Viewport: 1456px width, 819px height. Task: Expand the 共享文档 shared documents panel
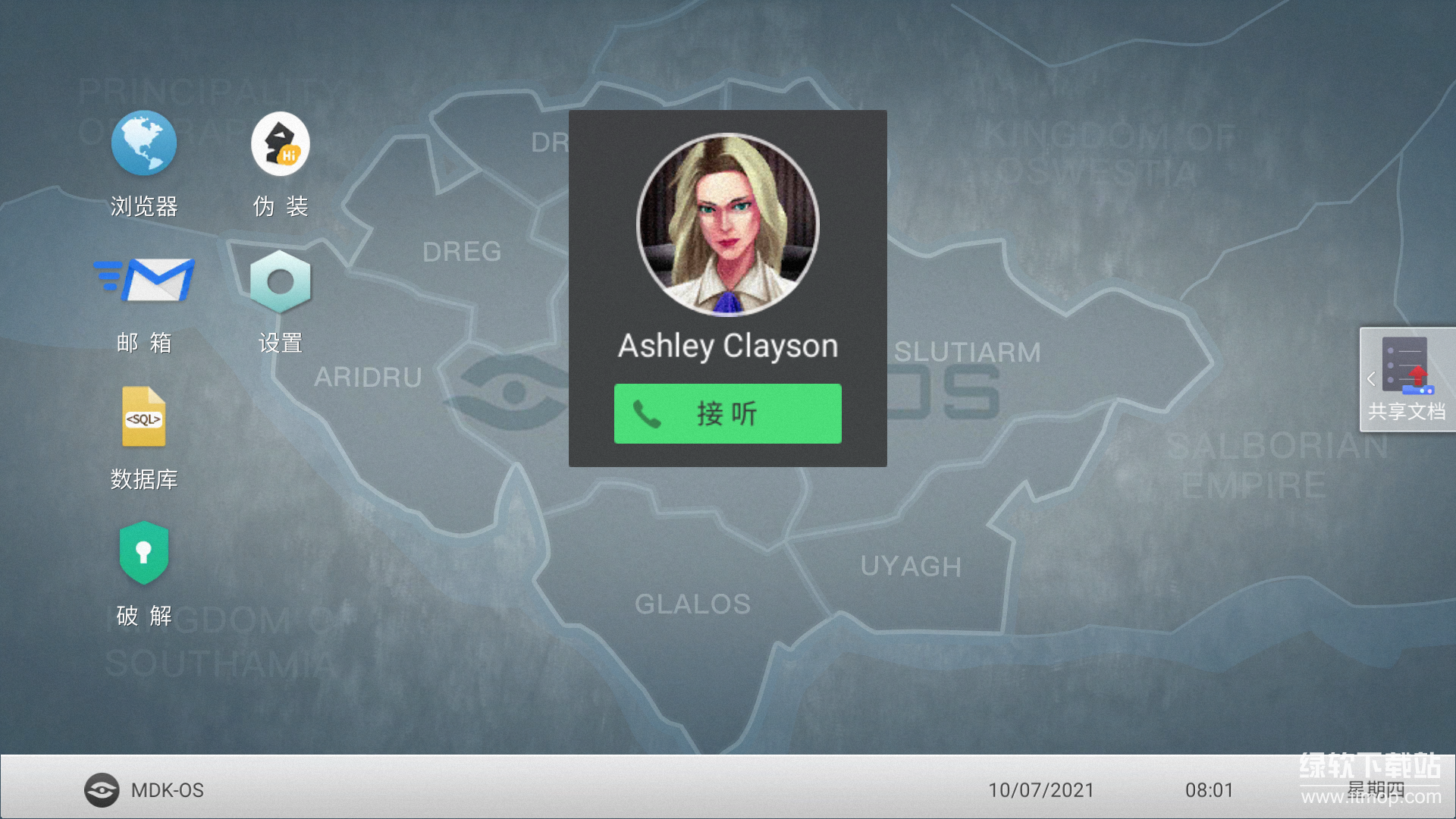click(1405, 379)
